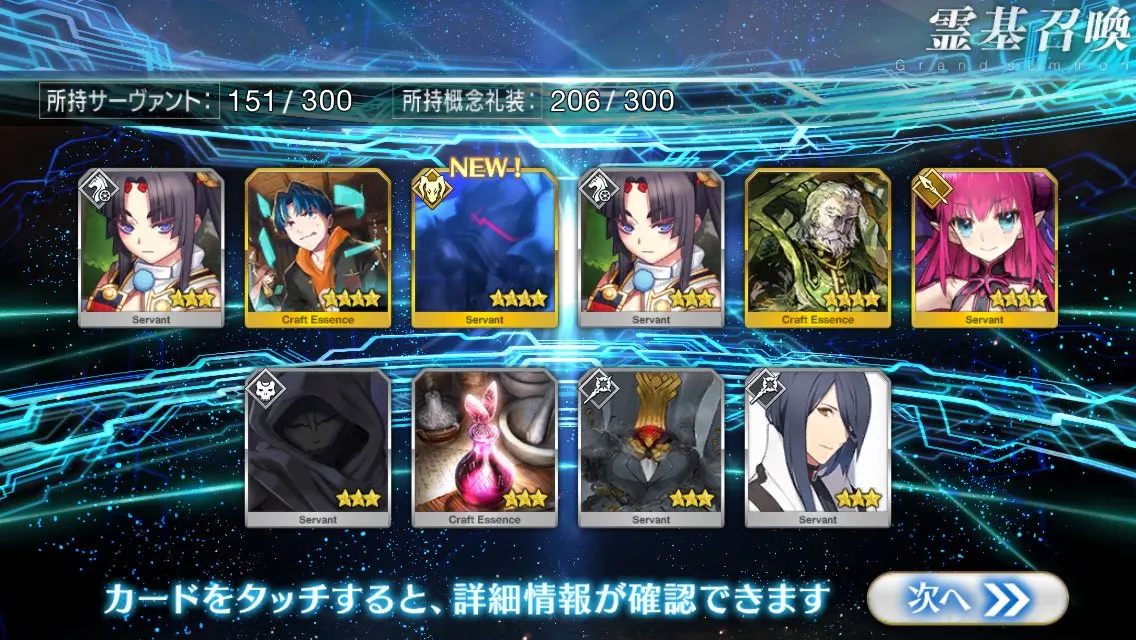
Task: Select the pink-haired horned servant card
Action: pos(985,248)
